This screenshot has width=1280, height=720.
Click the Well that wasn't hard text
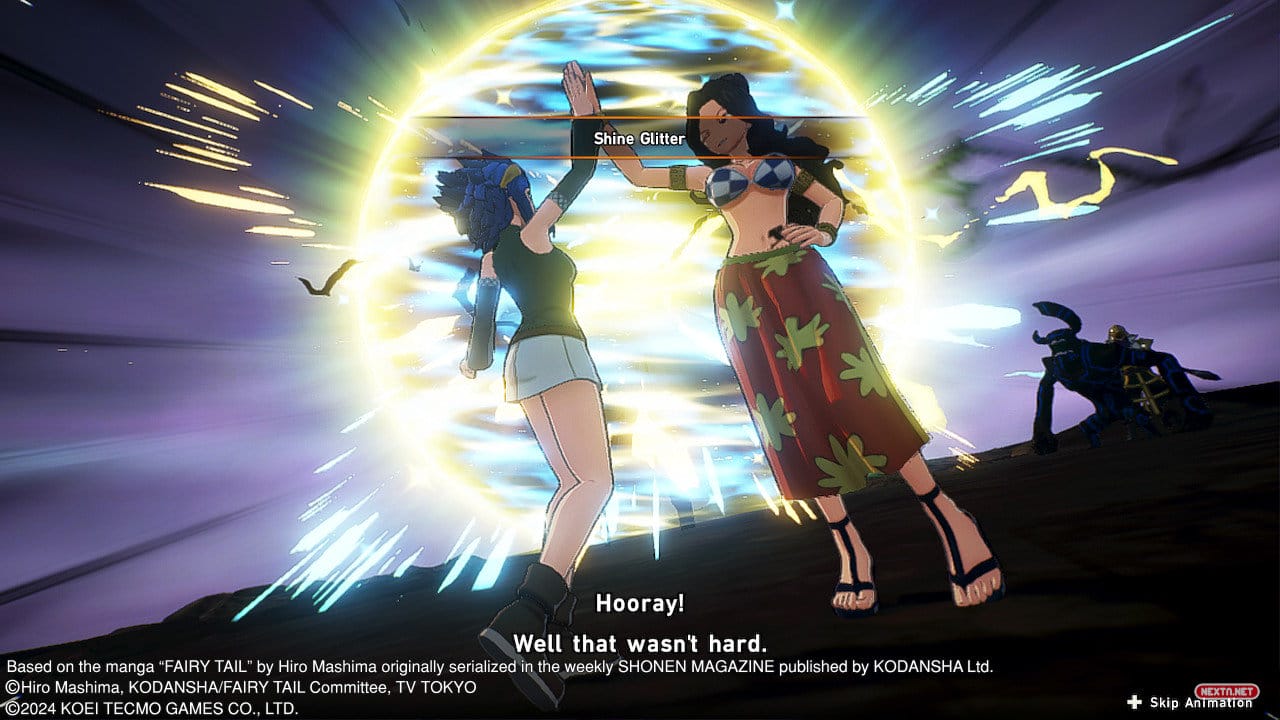[x=639, y=644]
